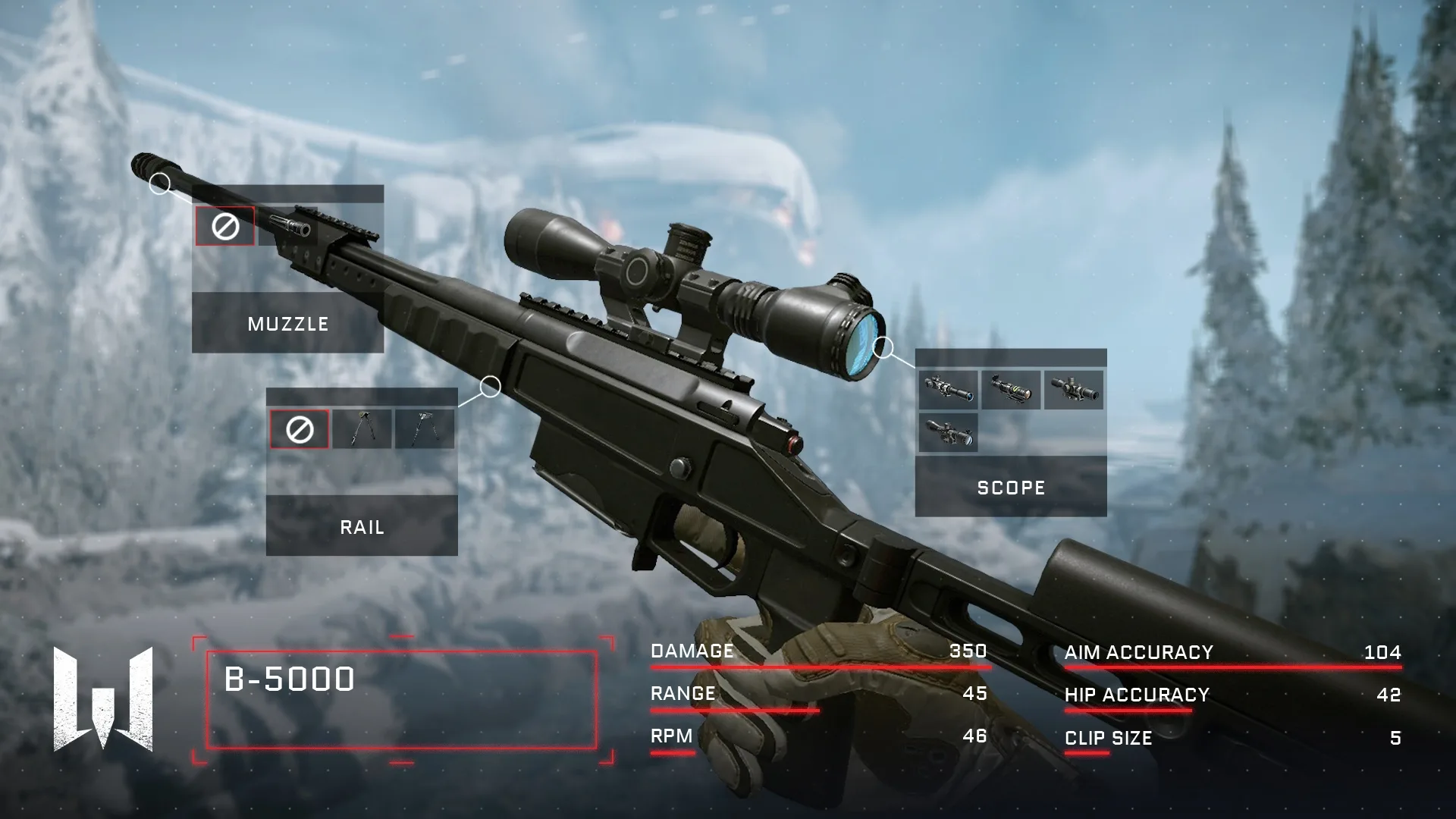Click the rail attachment point circle
The height and width of the screenshot is (819, 1456).
click(491, 387)
